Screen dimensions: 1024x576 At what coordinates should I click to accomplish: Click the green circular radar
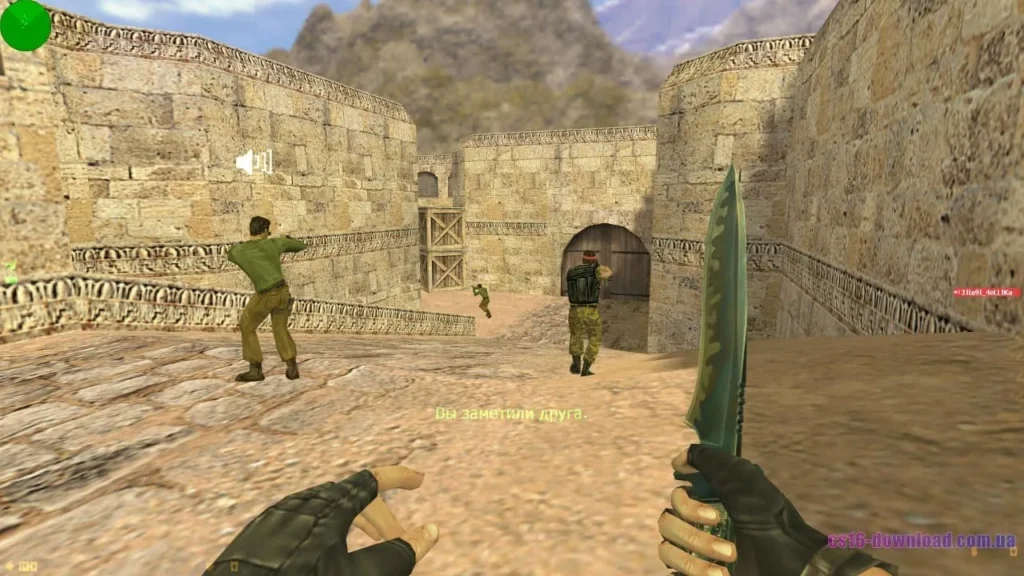pyautogui.click(x=25, y=25)
